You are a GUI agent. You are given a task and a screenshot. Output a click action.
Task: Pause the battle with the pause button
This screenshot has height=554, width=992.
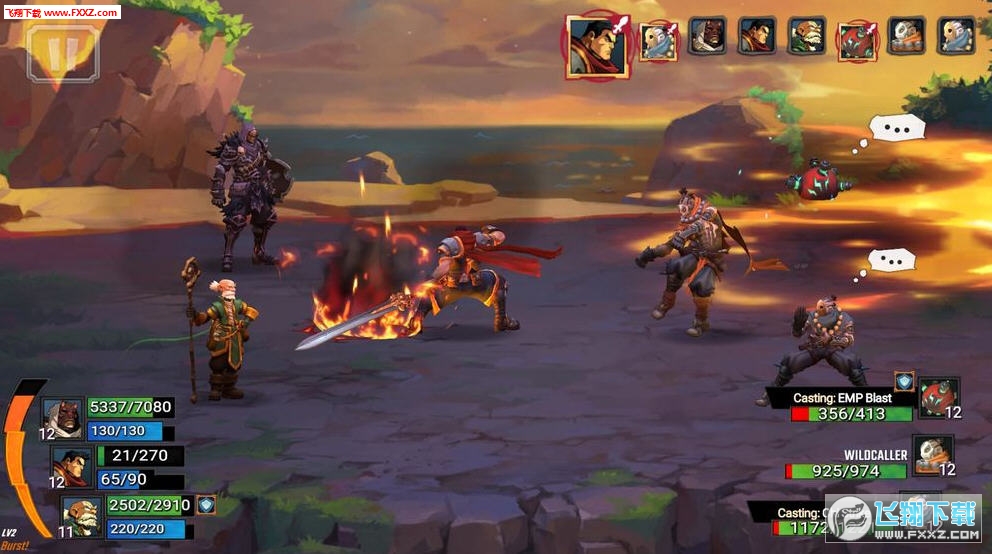point(63,51)
